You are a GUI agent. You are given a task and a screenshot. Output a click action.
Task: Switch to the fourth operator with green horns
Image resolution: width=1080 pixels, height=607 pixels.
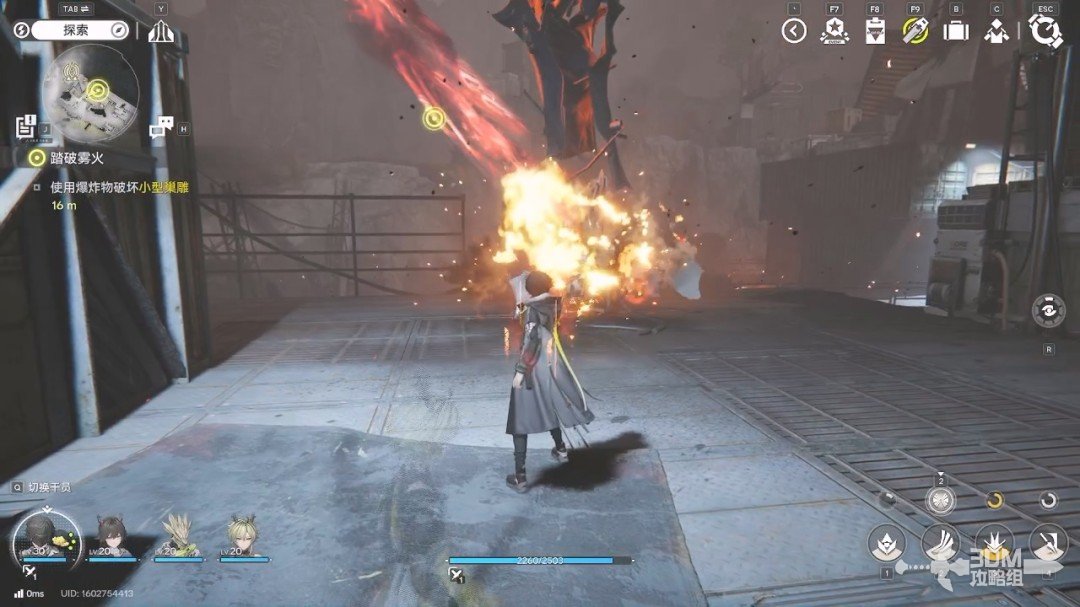click(241, 535)
